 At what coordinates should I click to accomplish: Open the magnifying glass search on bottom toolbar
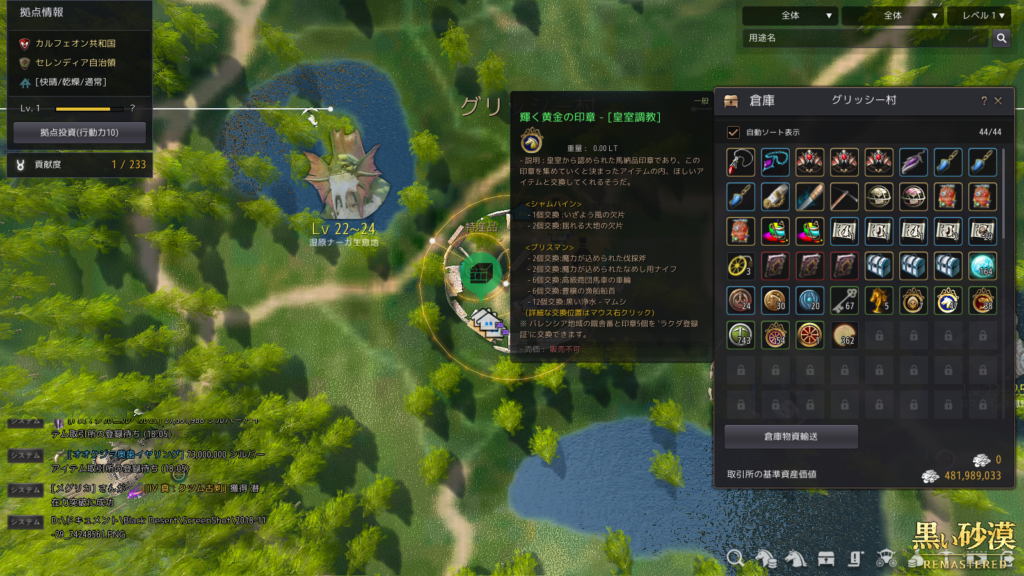735,558
